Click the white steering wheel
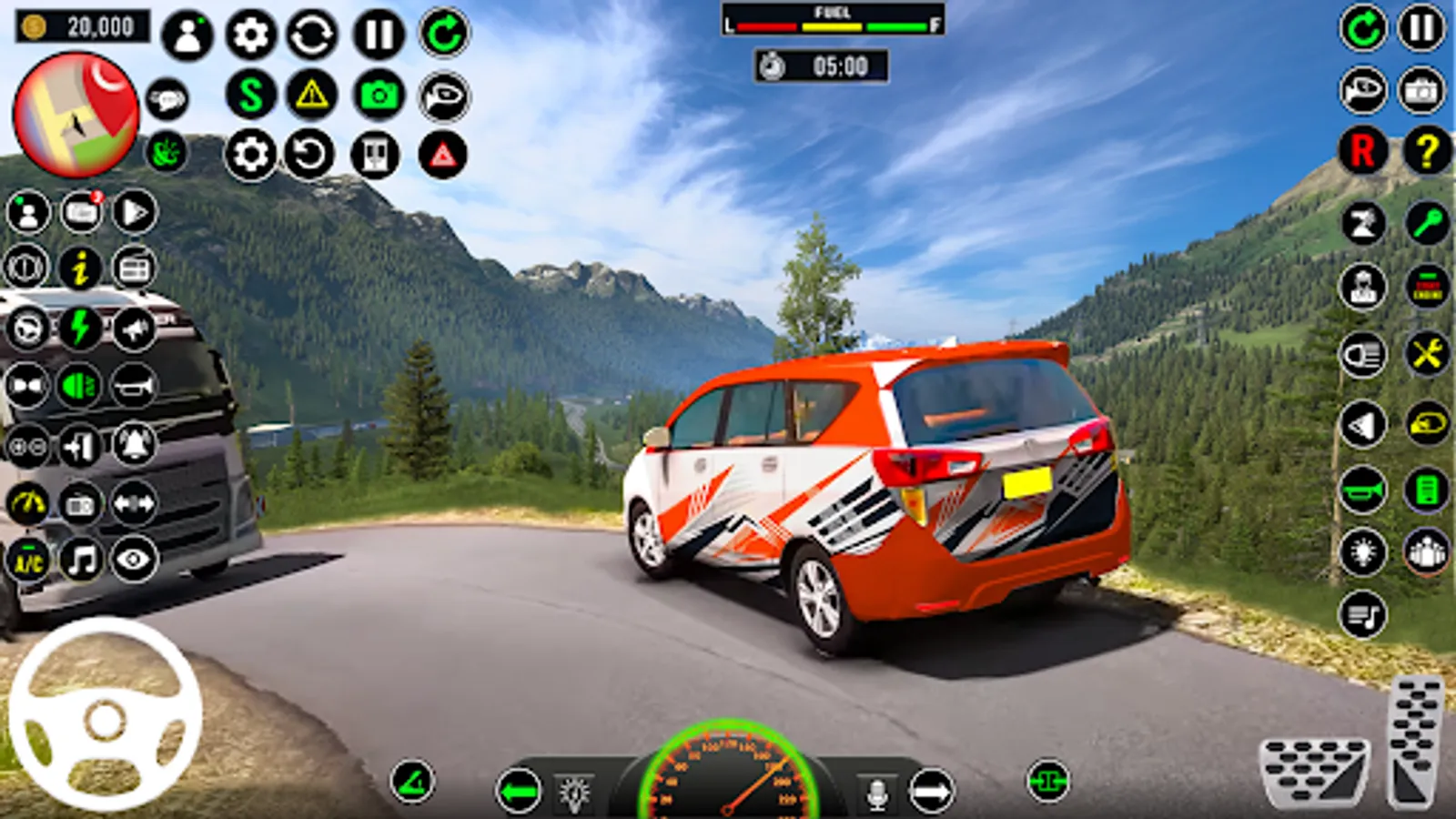 (x=105, y=716)
